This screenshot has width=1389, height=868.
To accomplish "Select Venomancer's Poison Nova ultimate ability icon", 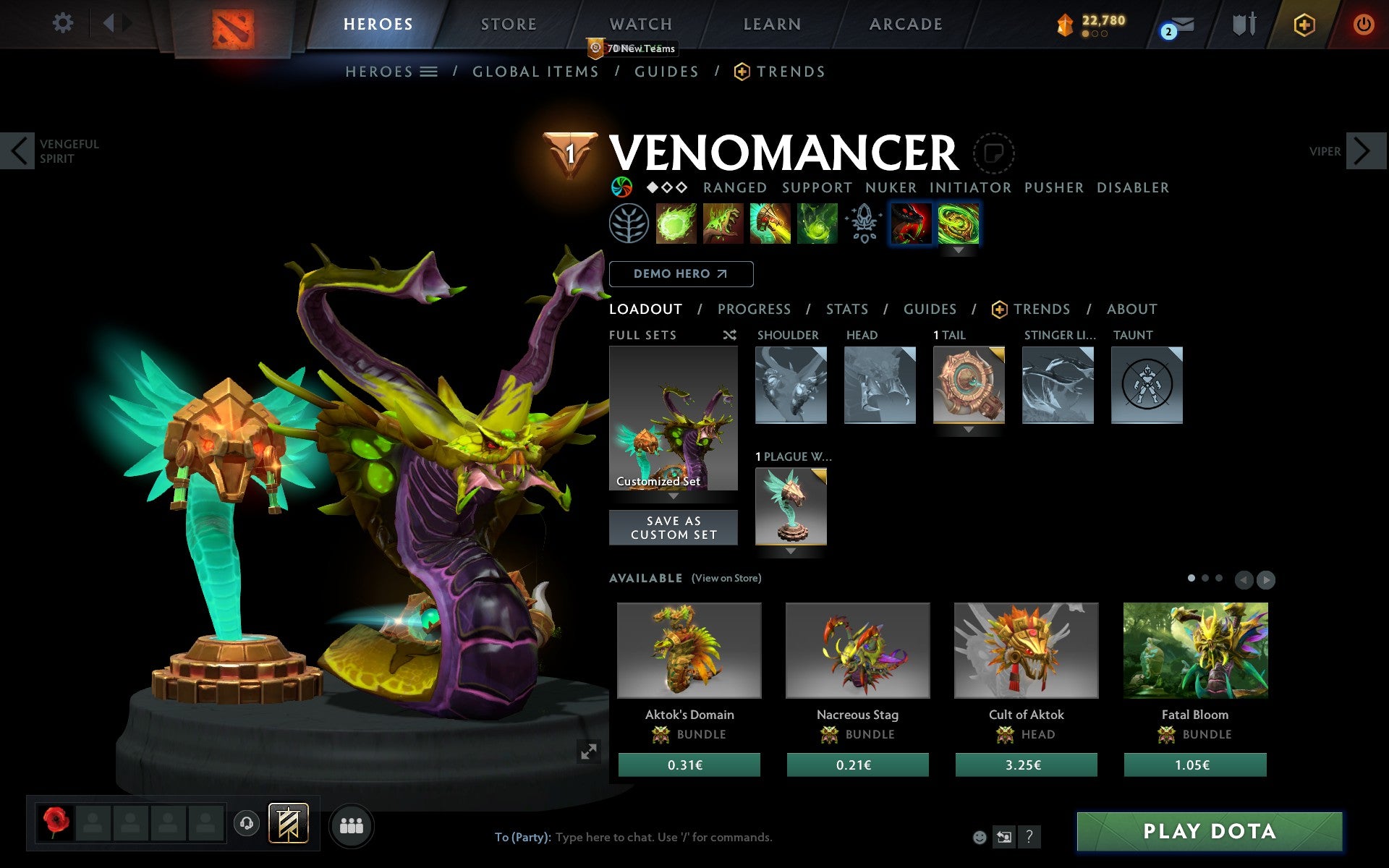I will click(817, 224).
